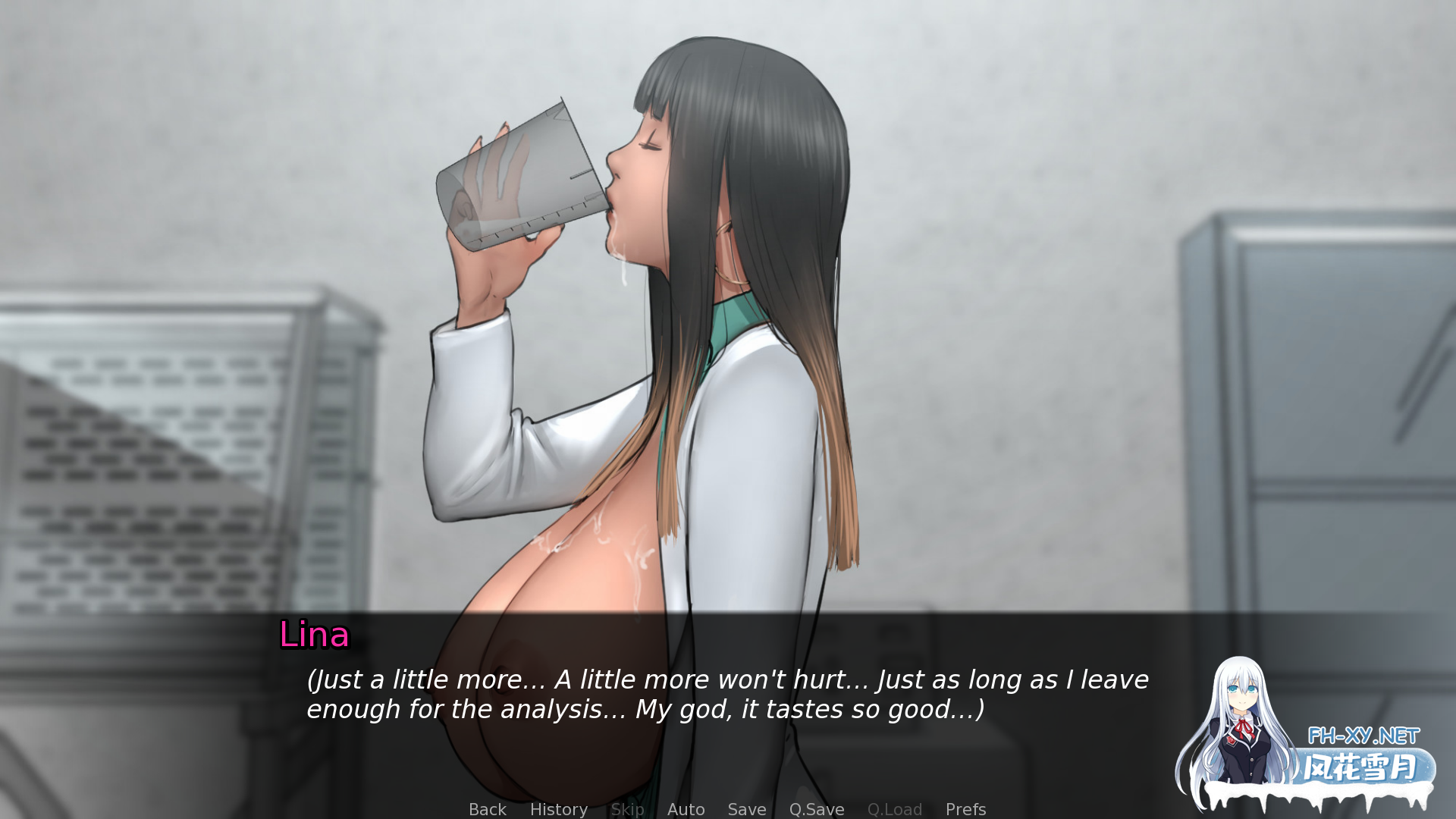Open the Save game screen
This screenshot has height=819, width=1456.
point(746,809)
